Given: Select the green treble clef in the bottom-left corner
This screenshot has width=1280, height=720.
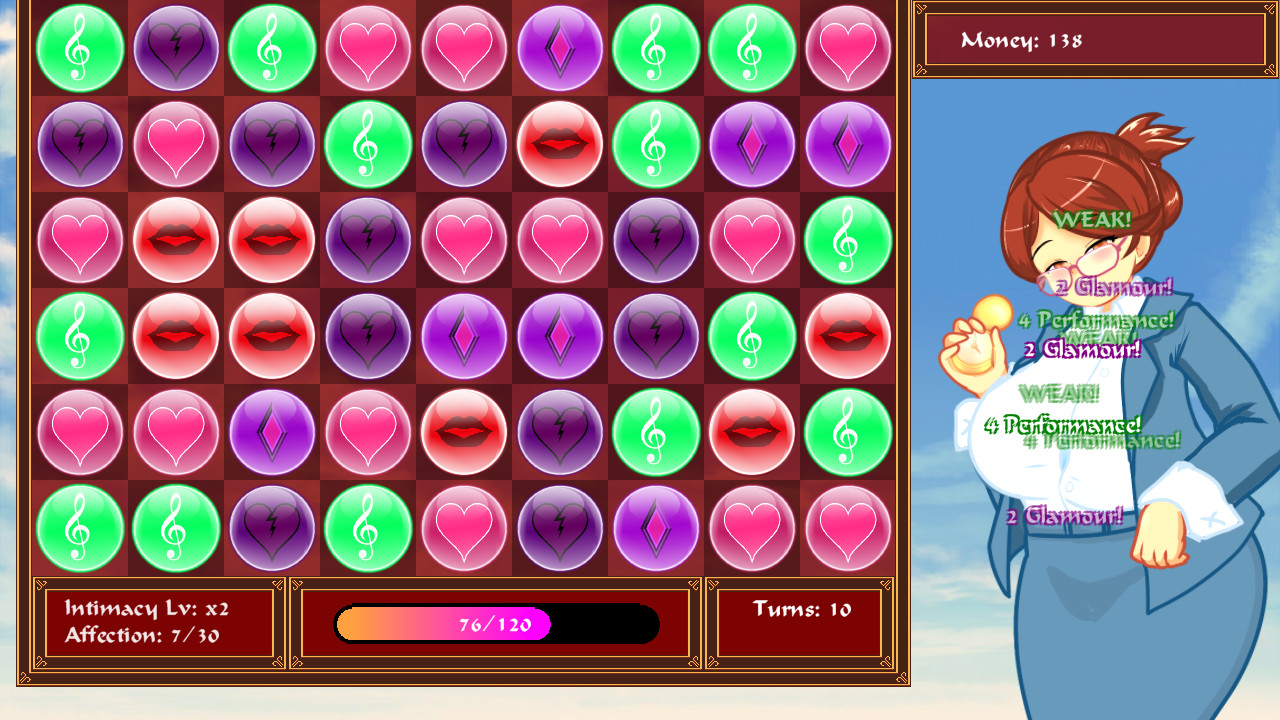Looking at the screenshot, I should (80, 529).
